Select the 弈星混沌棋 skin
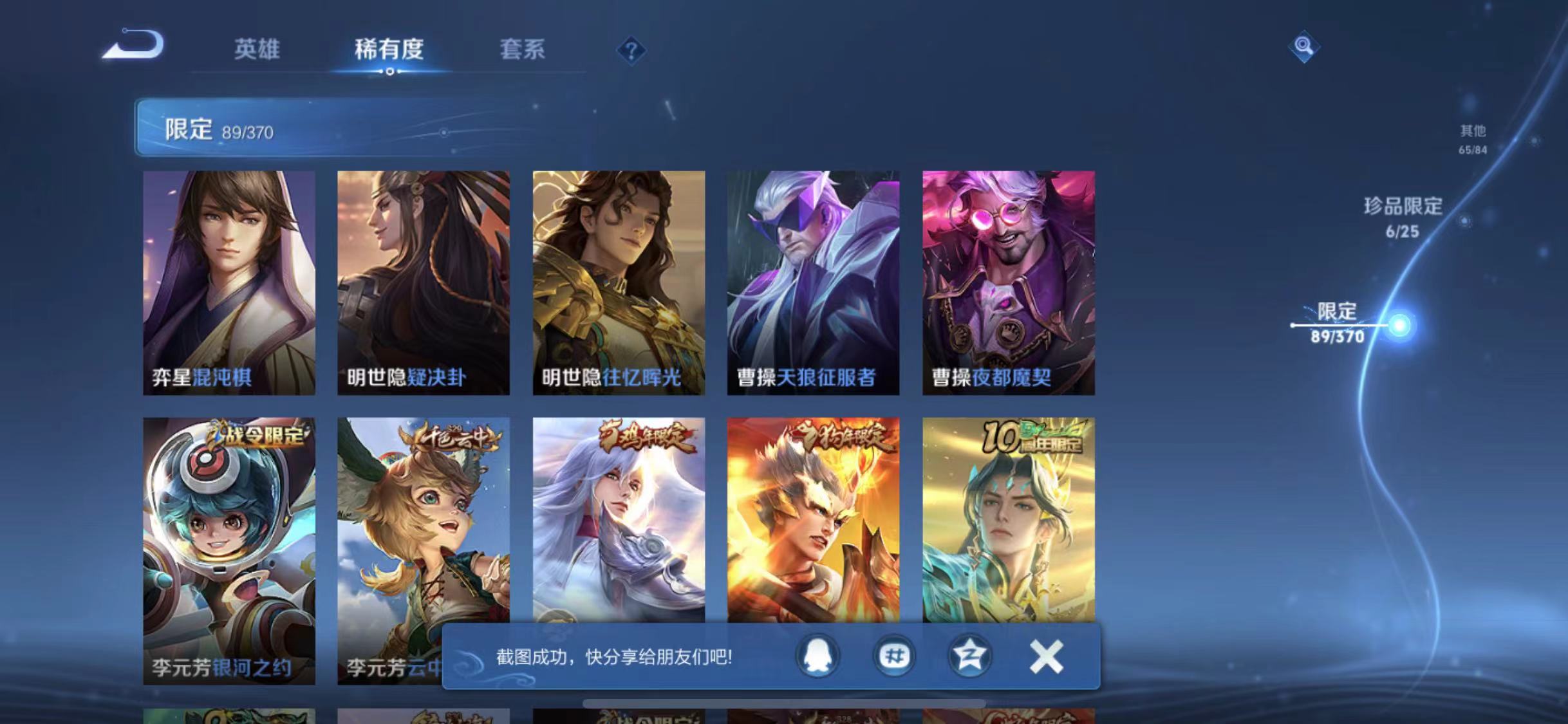Image resolution: width=1568 pixels, height=724 pixels. pos(229,277)
